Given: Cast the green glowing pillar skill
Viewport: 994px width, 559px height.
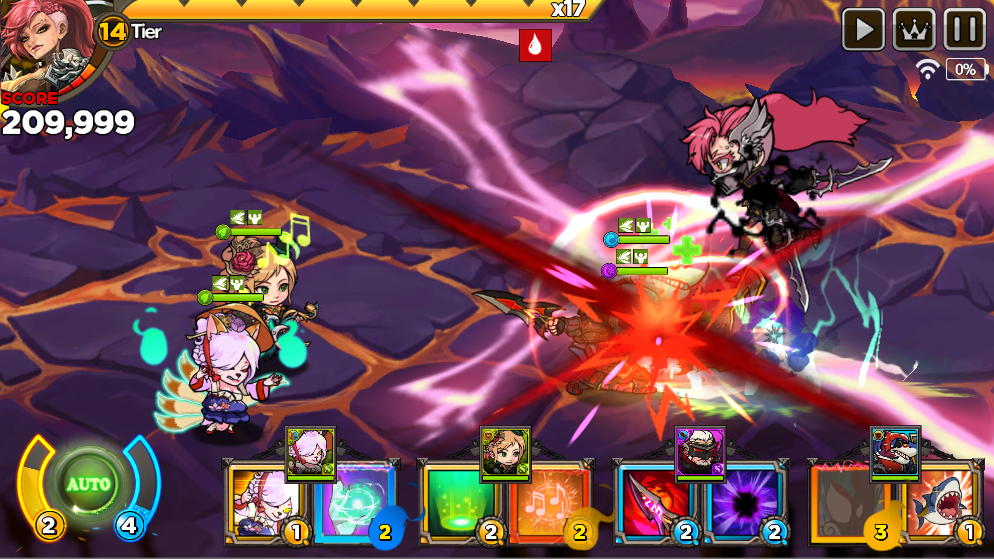Looking at the screenshot, I should tap(452, 503).
